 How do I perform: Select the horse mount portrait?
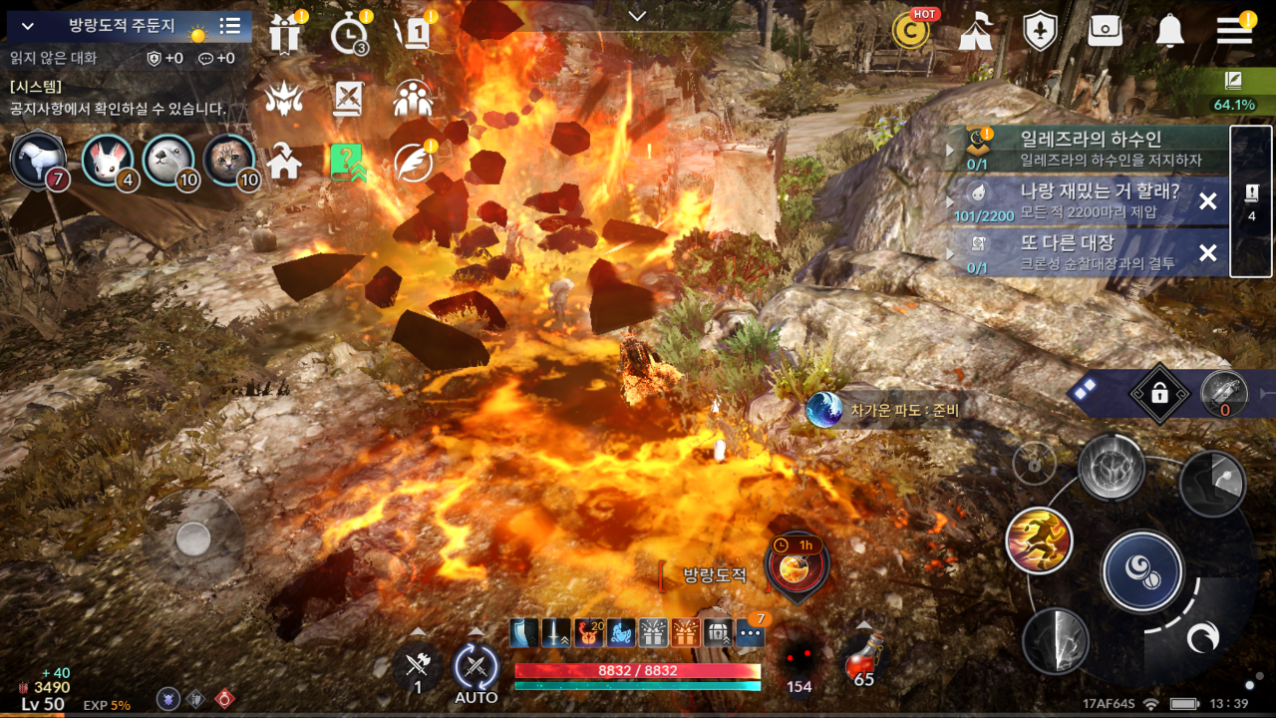click(x=38, y=158)
